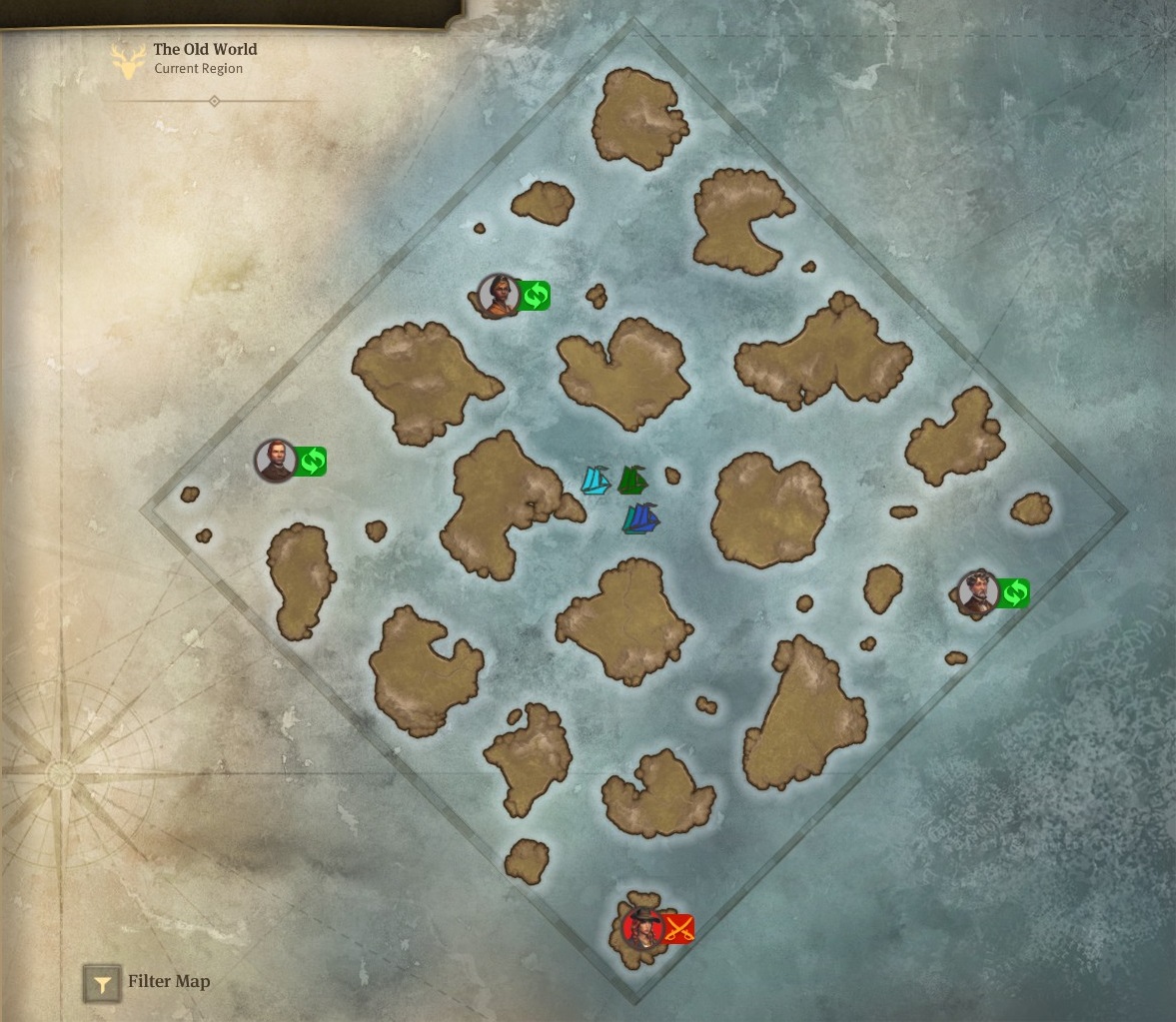Select the cyan ship marker
Screen dimensions: 1176x1022
coord(596,481)
